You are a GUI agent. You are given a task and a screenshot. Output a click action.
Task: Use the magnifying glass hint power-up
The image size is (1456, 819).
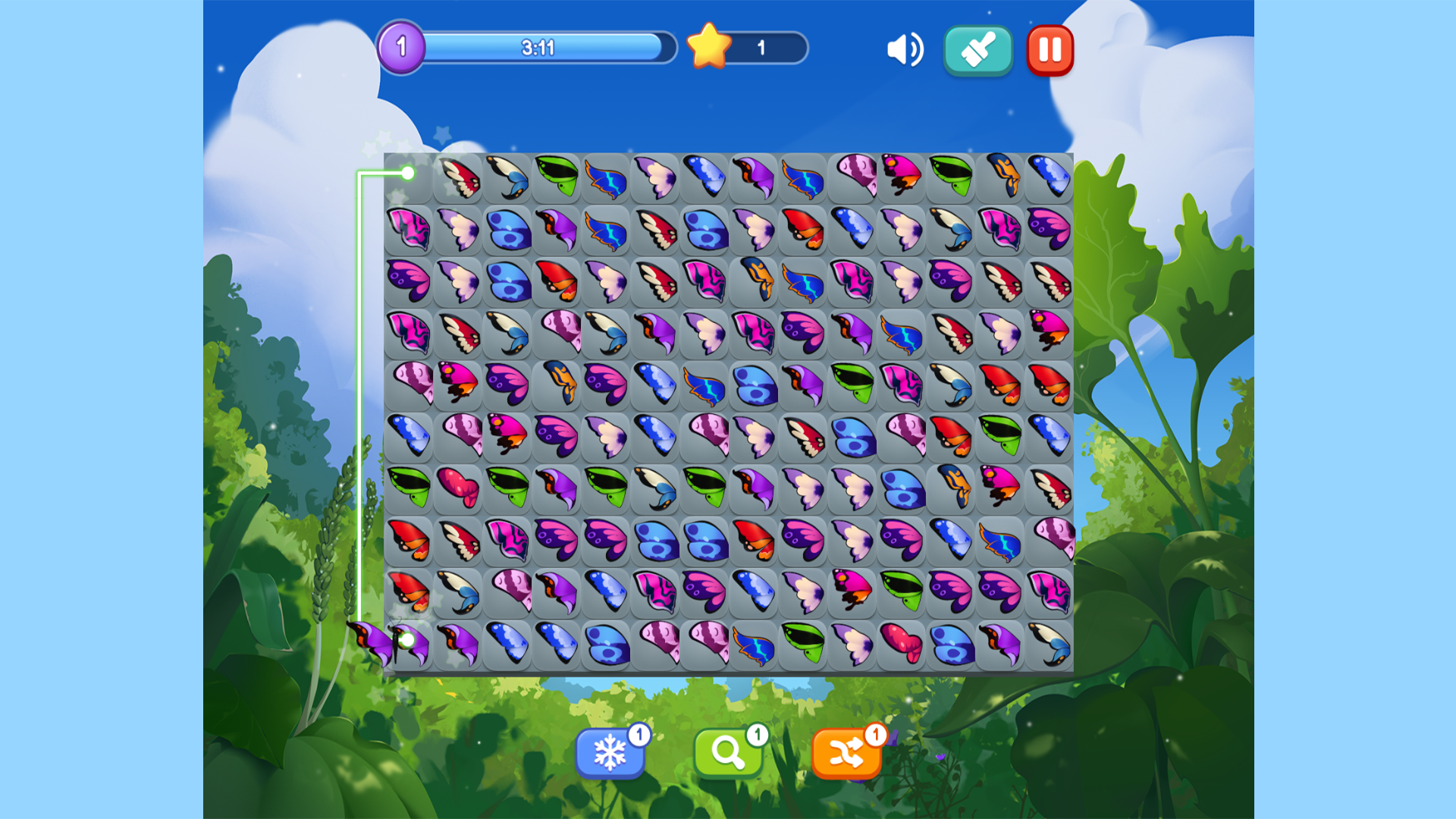[728, 752]
